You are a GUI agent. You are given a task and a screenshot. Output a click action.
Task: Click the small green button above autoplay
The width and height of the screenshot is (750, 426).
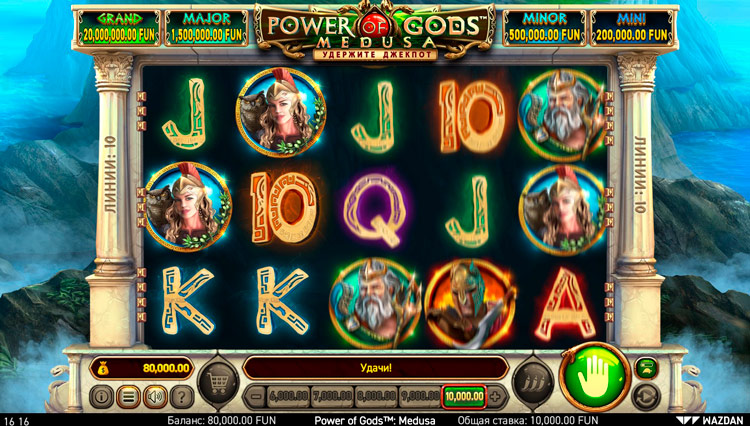646,368
